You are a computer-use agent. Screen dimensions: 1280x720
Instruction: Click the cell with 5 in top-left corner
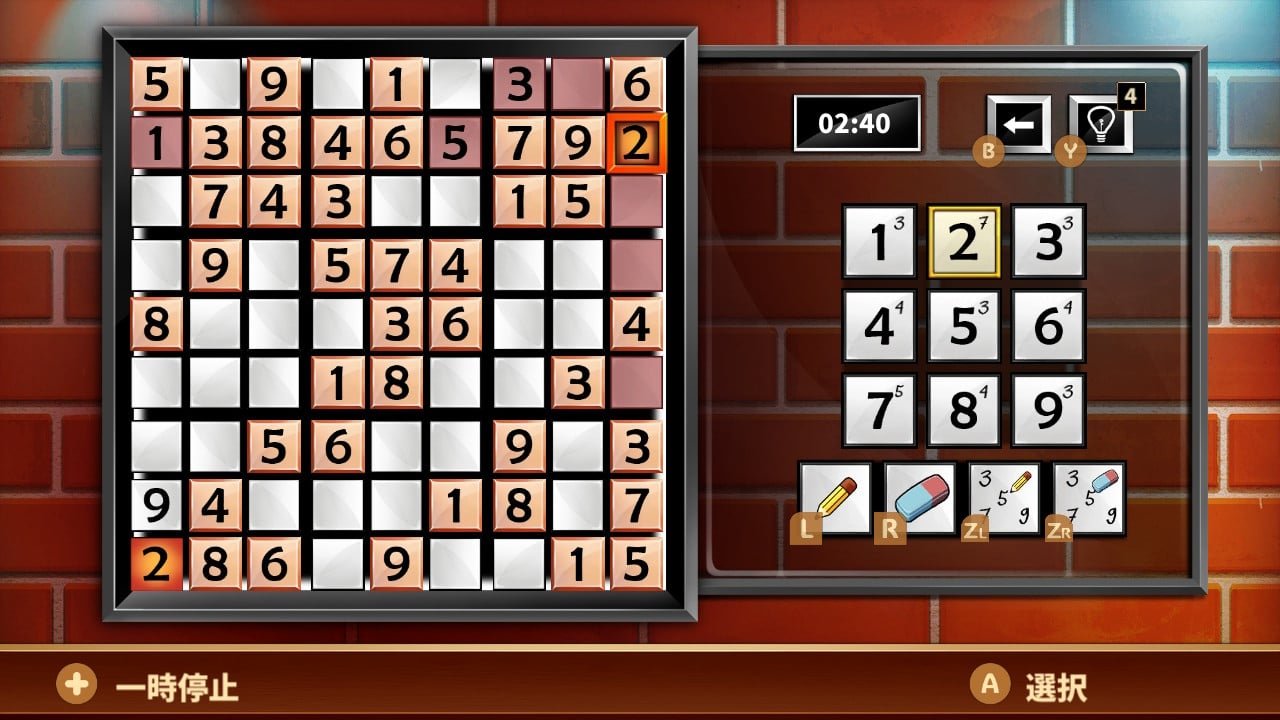[155, 86]
